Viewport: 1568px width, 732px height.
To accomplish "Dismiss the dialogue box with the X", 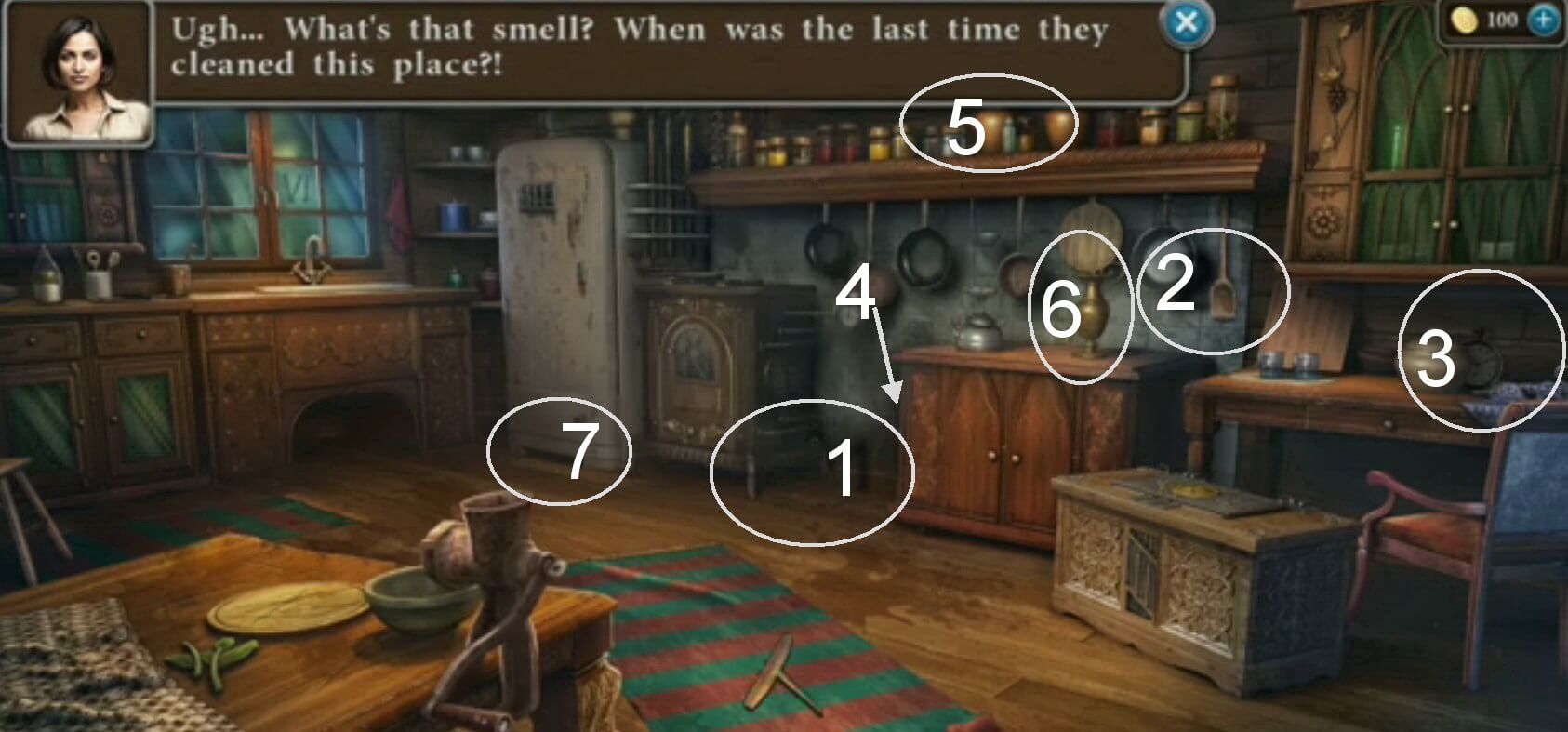I will pos(1186,24).
